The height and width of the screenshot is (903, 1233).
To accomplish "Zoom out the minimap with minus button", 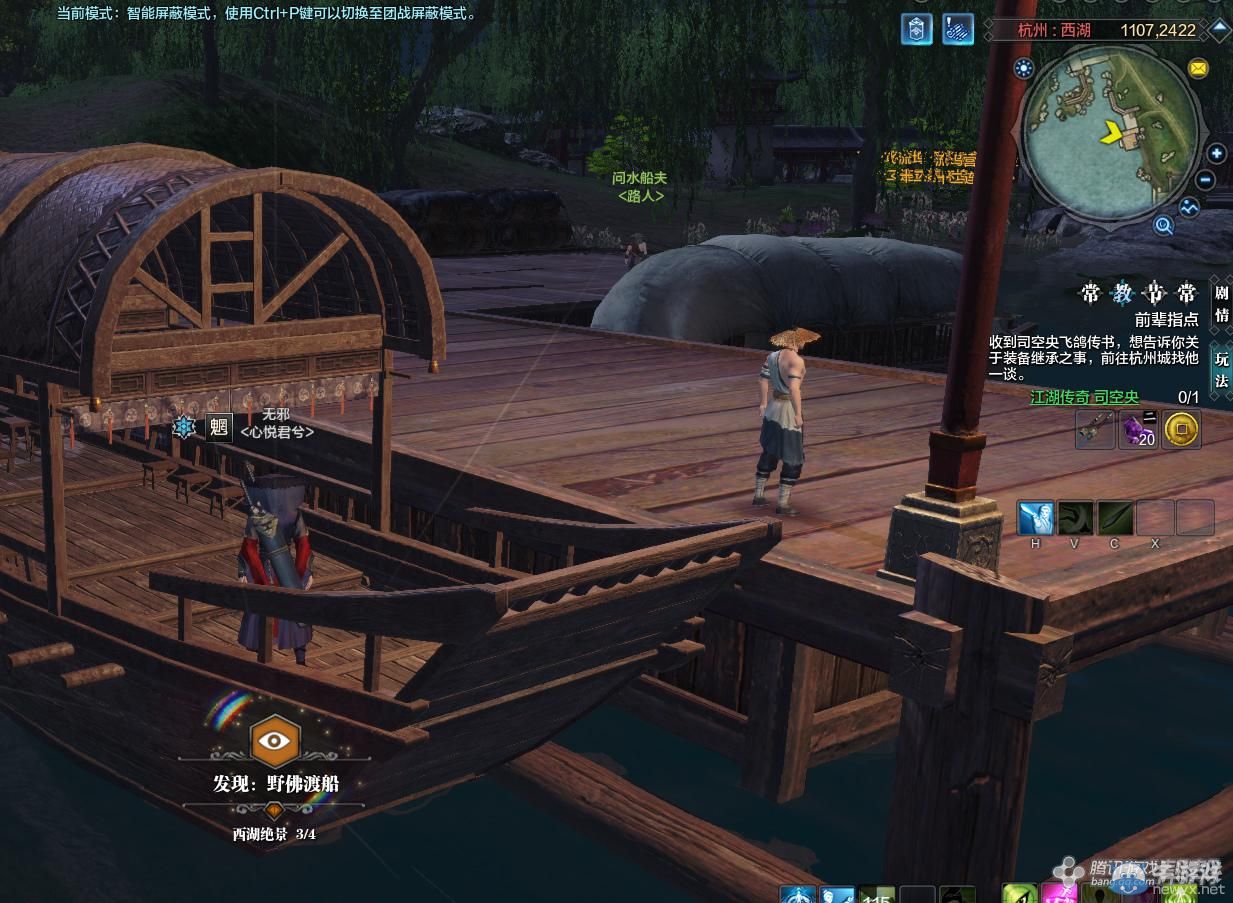I will click(1206, 181).
